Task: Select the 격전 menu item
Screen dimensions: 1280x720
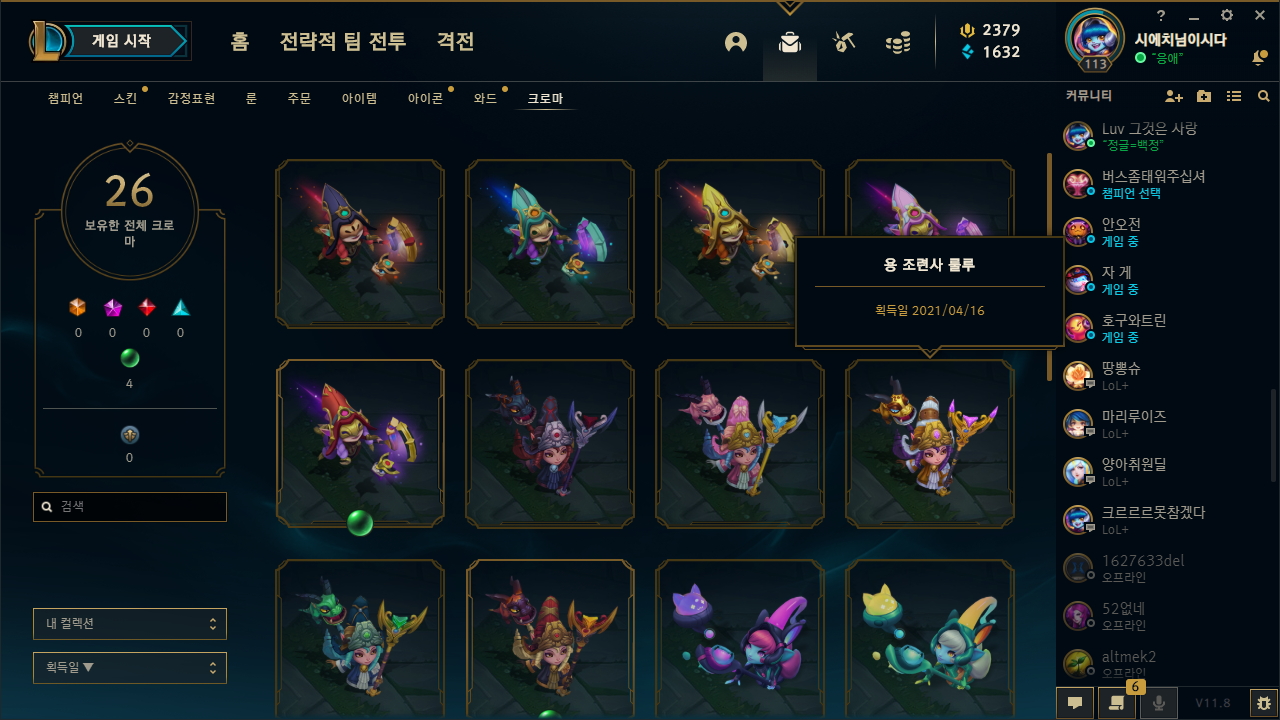Action: [x=455, y=42]
